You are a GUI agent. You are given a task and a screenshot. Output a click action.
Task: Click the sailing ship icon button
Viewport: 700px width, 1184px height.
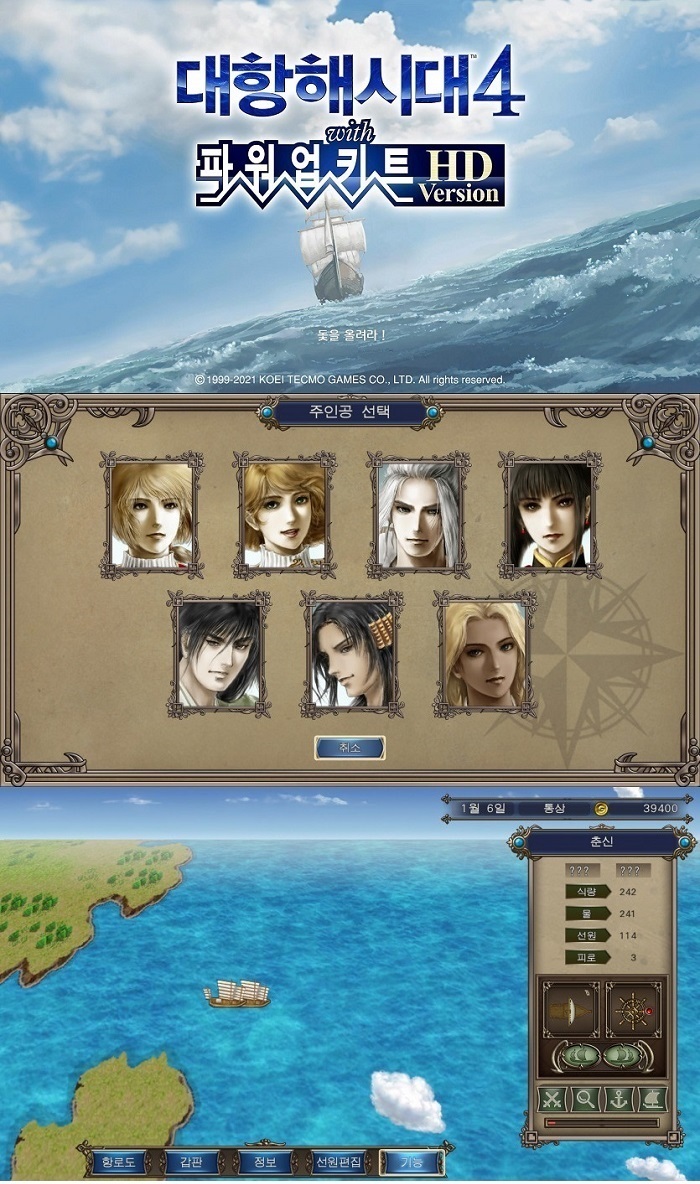click(652, 1099)
